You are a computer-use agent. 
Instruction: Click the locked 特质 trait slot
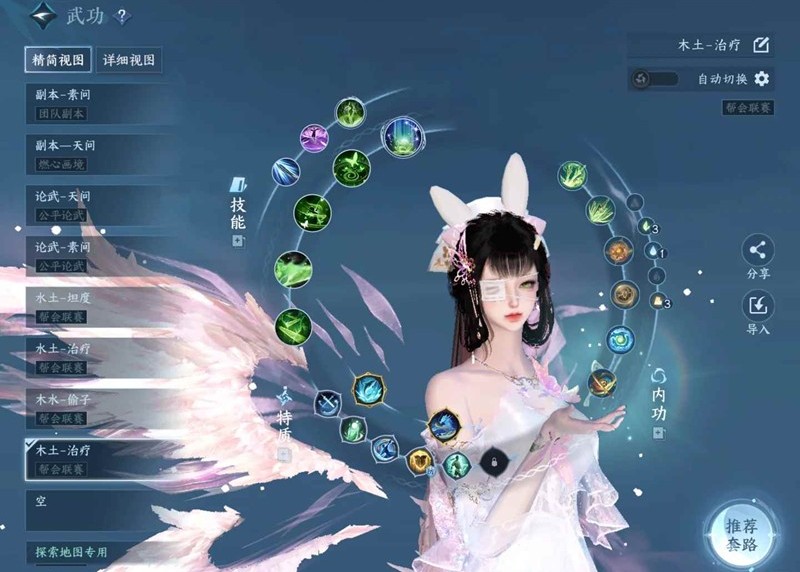pos(491,461)
